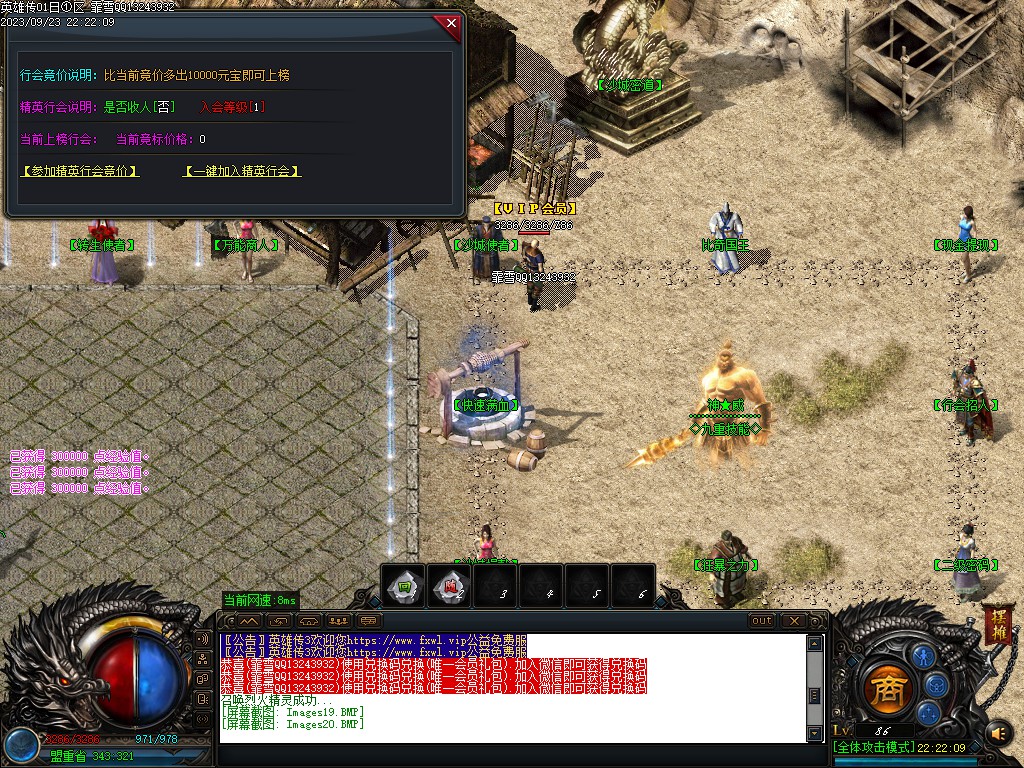Use hotbar slot 2 red stone

pos(450,586)
